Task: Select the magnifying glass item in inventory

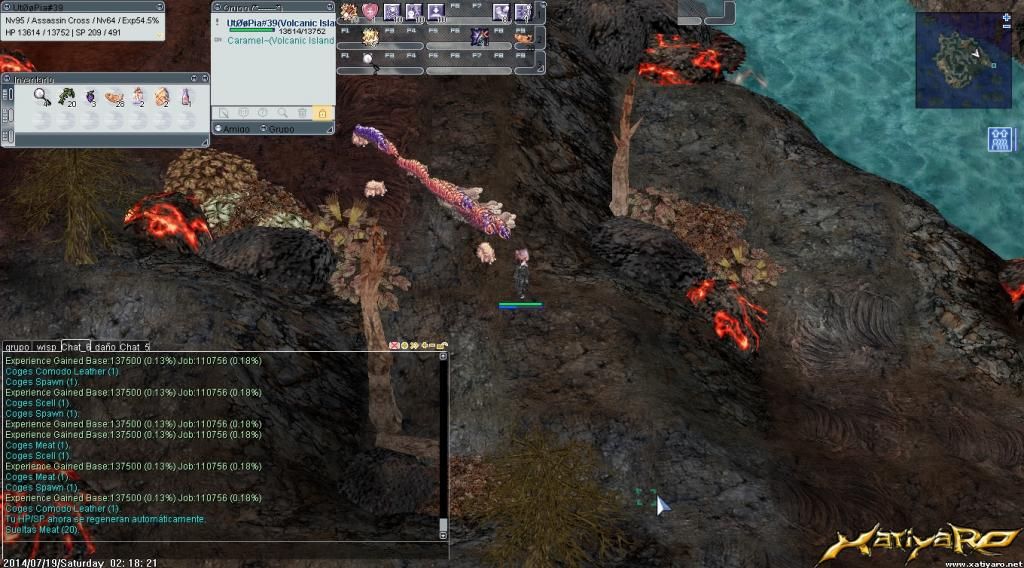Action: [42, 96]
